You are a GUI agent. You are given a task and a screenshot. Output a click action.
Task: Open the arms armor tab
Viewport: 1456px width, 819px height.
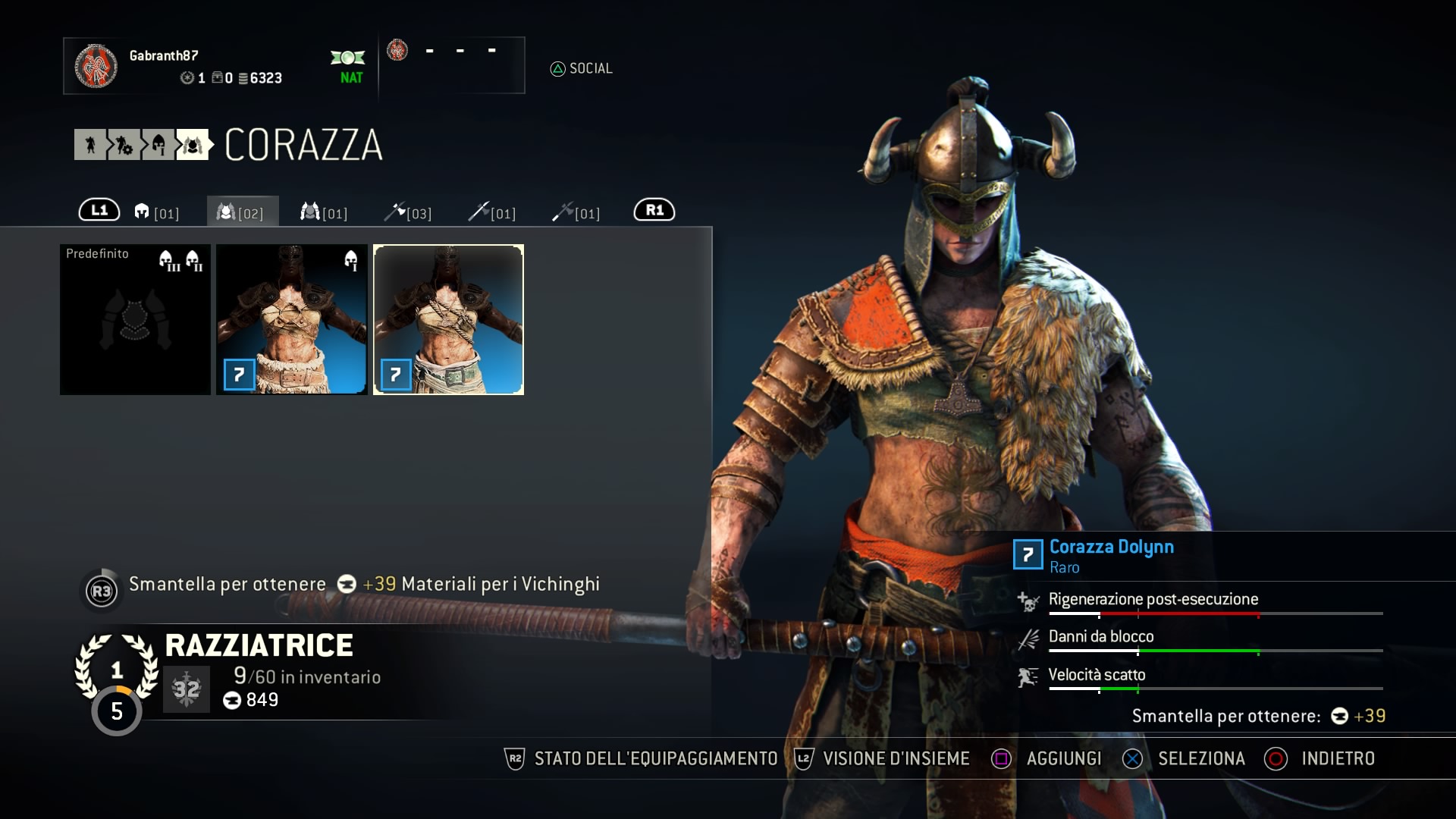[x=325, y=212]
